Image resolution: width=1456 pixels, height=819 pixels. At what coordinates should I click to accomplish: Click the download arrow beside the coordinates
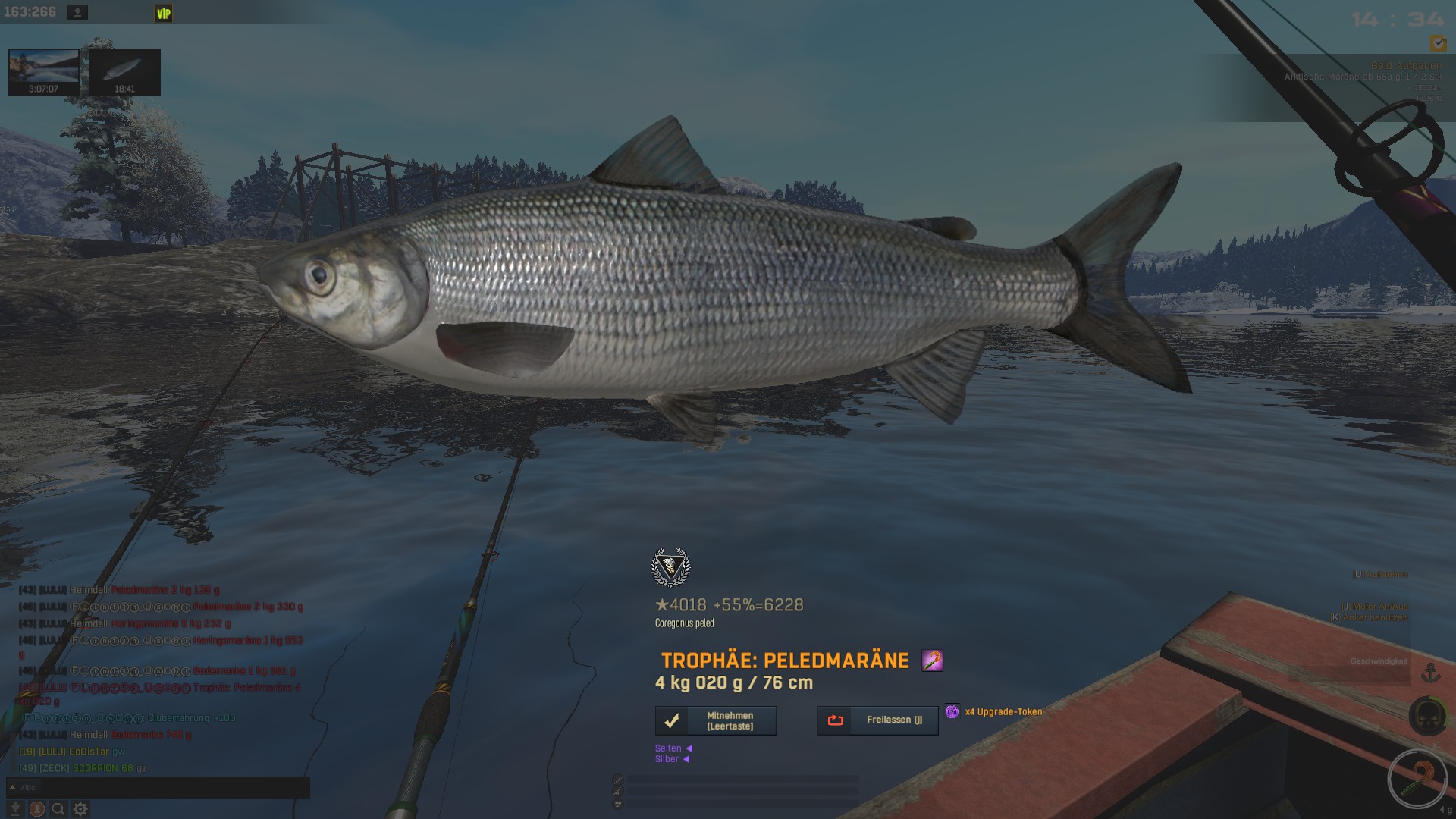tap(77, 12)
